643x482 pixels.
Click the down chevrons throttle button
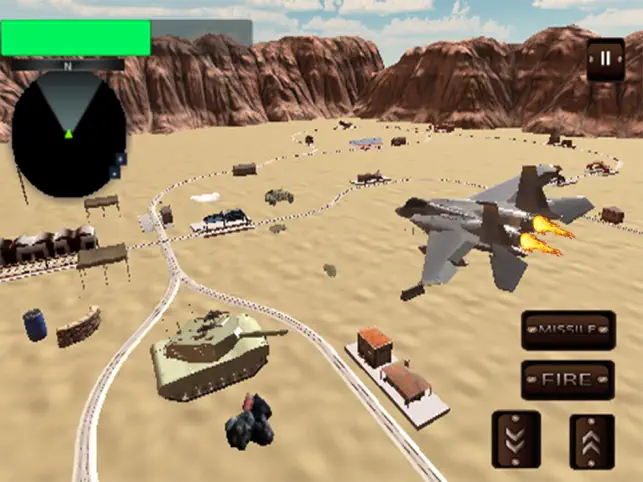point(516,439)
